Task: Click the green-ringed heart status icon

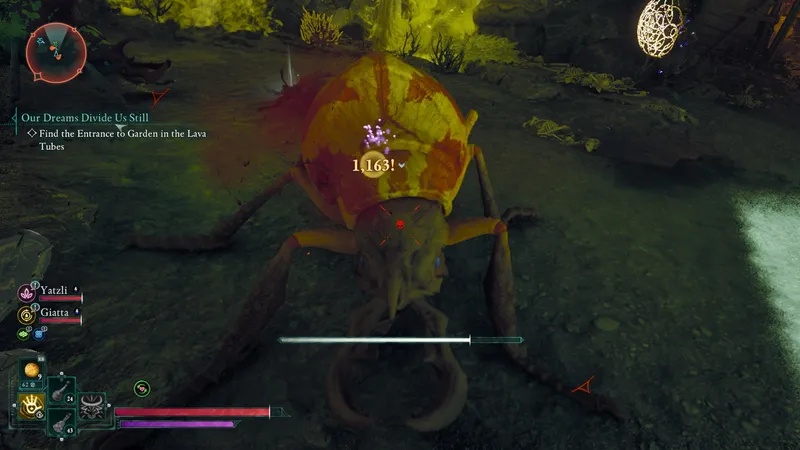Action: point(142,388)
